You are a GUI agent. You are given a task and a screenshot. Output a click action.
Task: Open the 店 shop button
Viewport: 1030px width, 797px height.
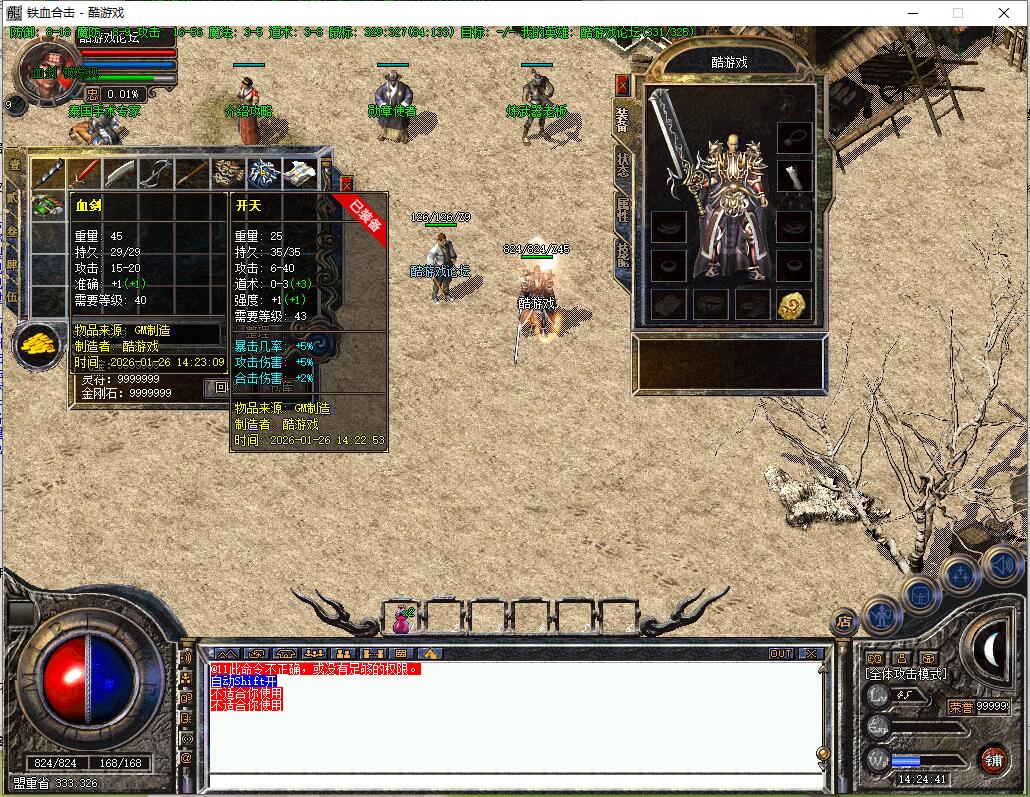(x=845, y=621)
